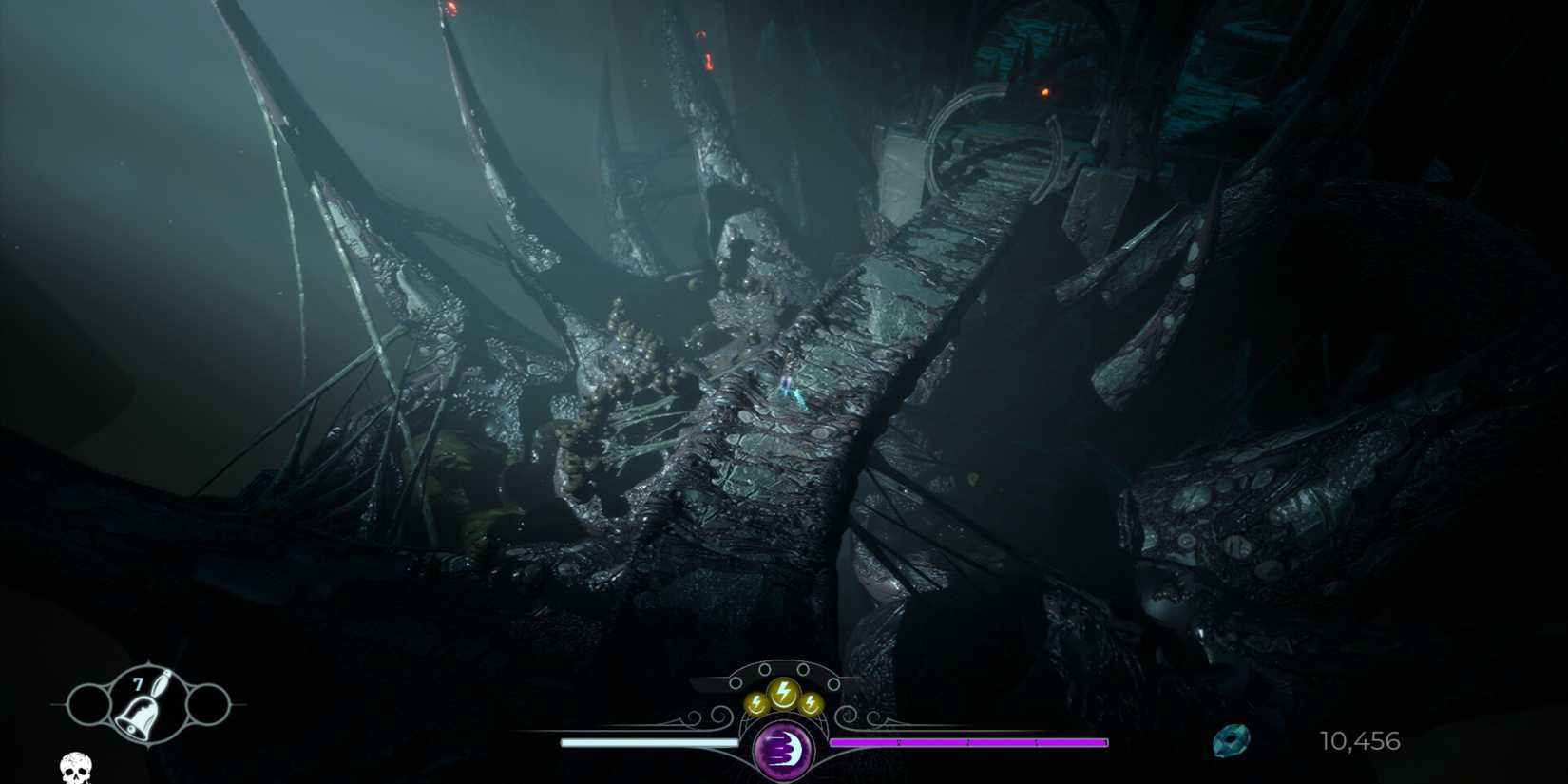This screenshot has height=784, width=1568.
Task: Toggle the empty item slot right of bell
Action: (210, 705)
